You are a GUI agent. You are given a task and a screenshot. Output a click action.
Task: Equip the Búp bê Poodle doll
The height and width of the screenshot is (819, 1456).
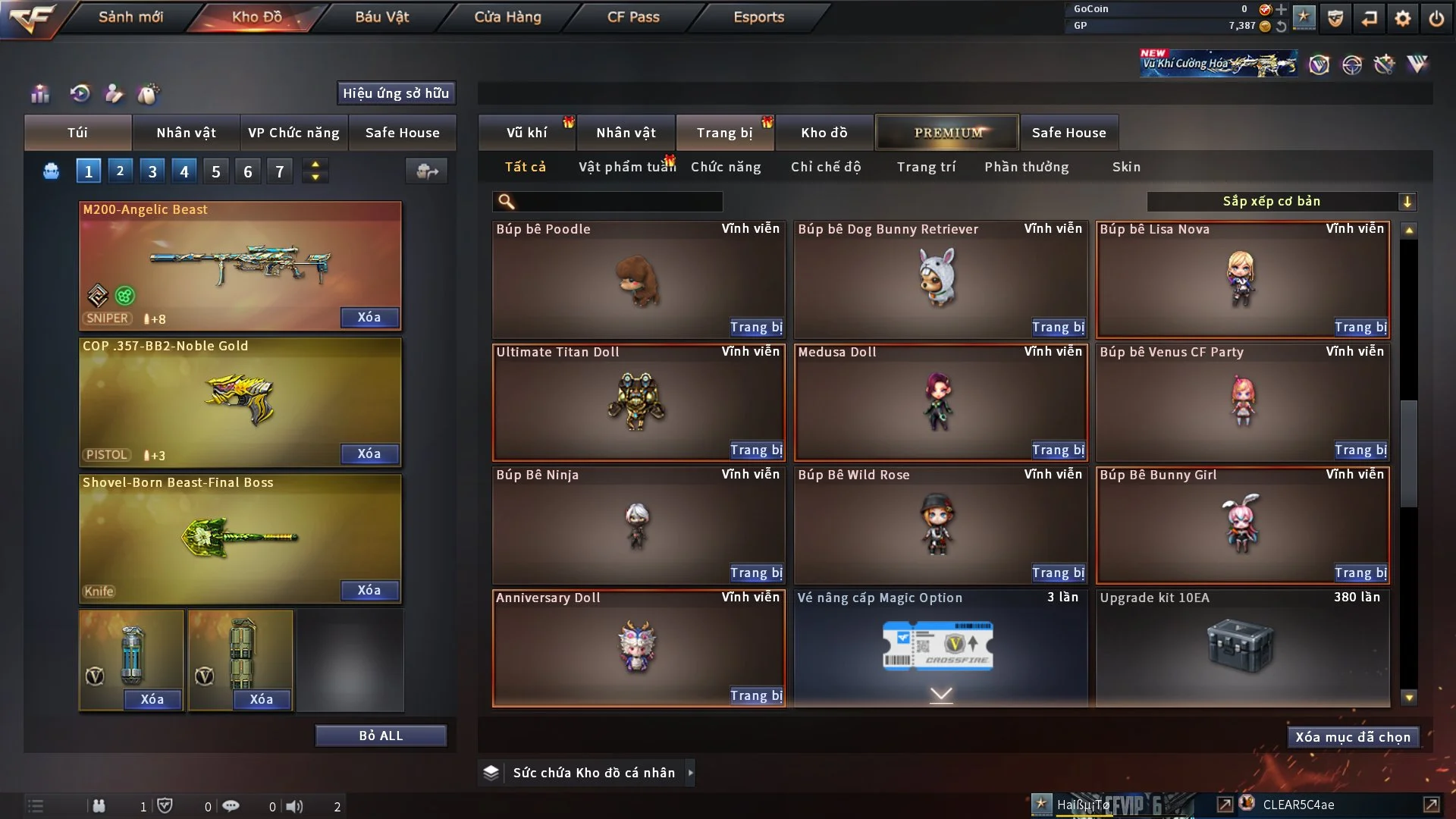tap(755, 327)
